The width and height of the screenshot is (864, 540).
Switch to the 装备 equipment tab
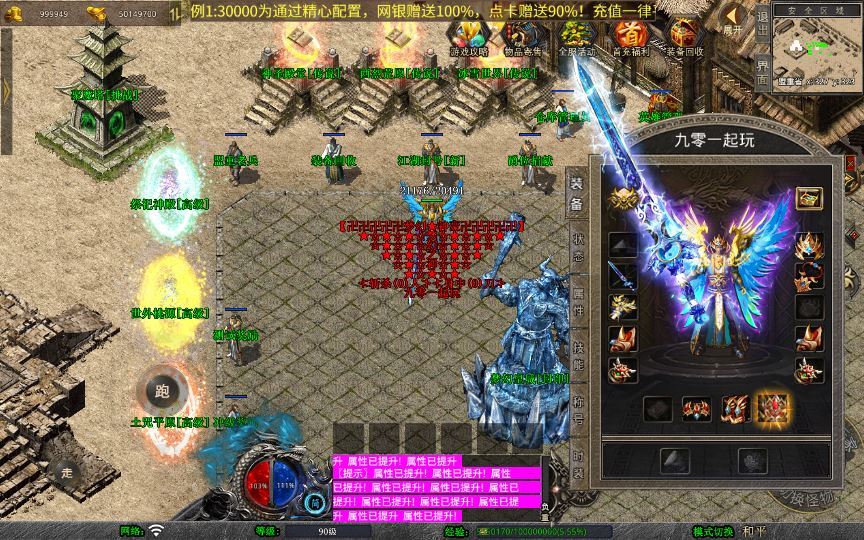pos(577,194)
